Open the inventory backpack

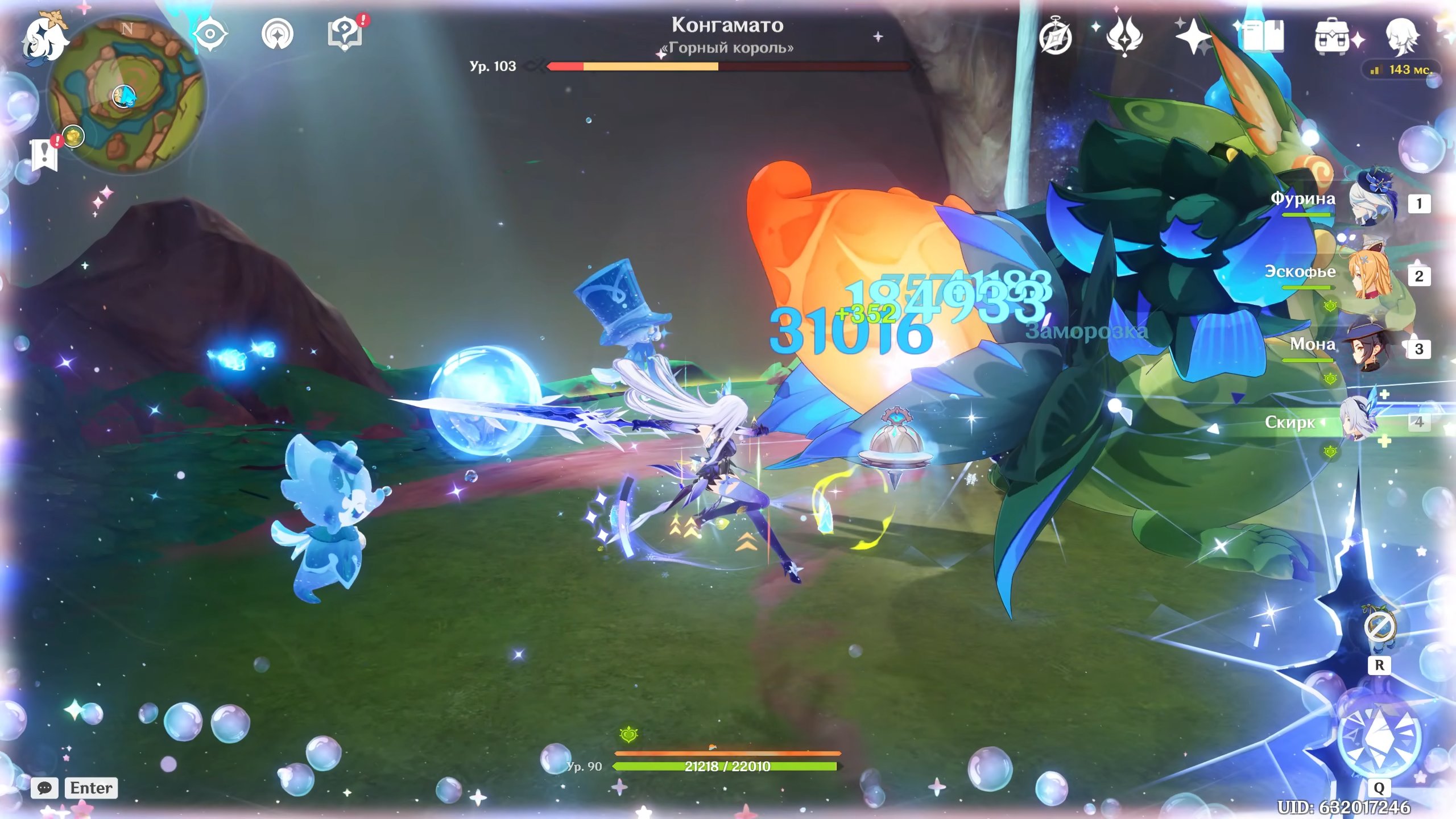click(1331, 38)
